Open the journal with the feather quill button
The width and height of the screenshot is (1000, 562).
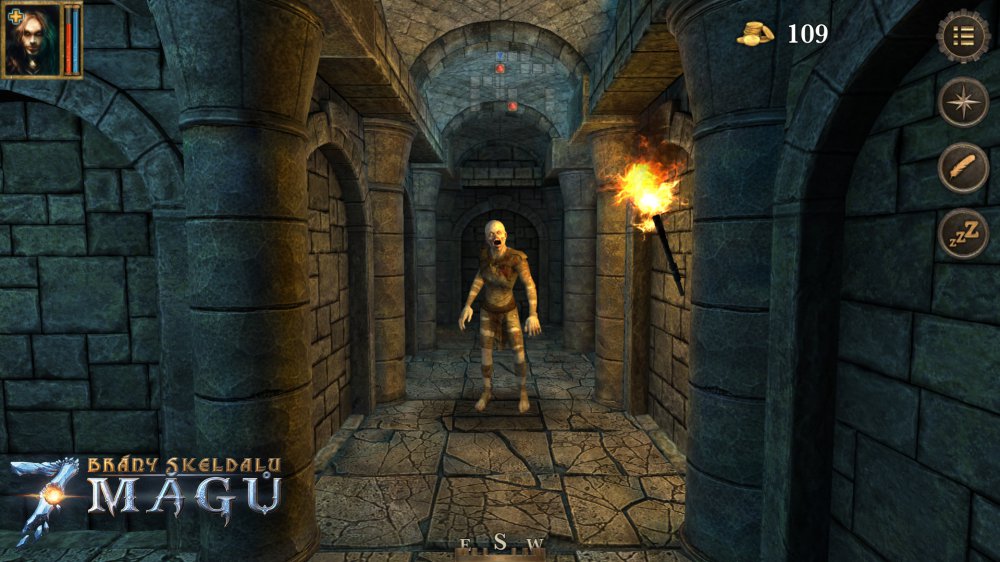(963, 167)
